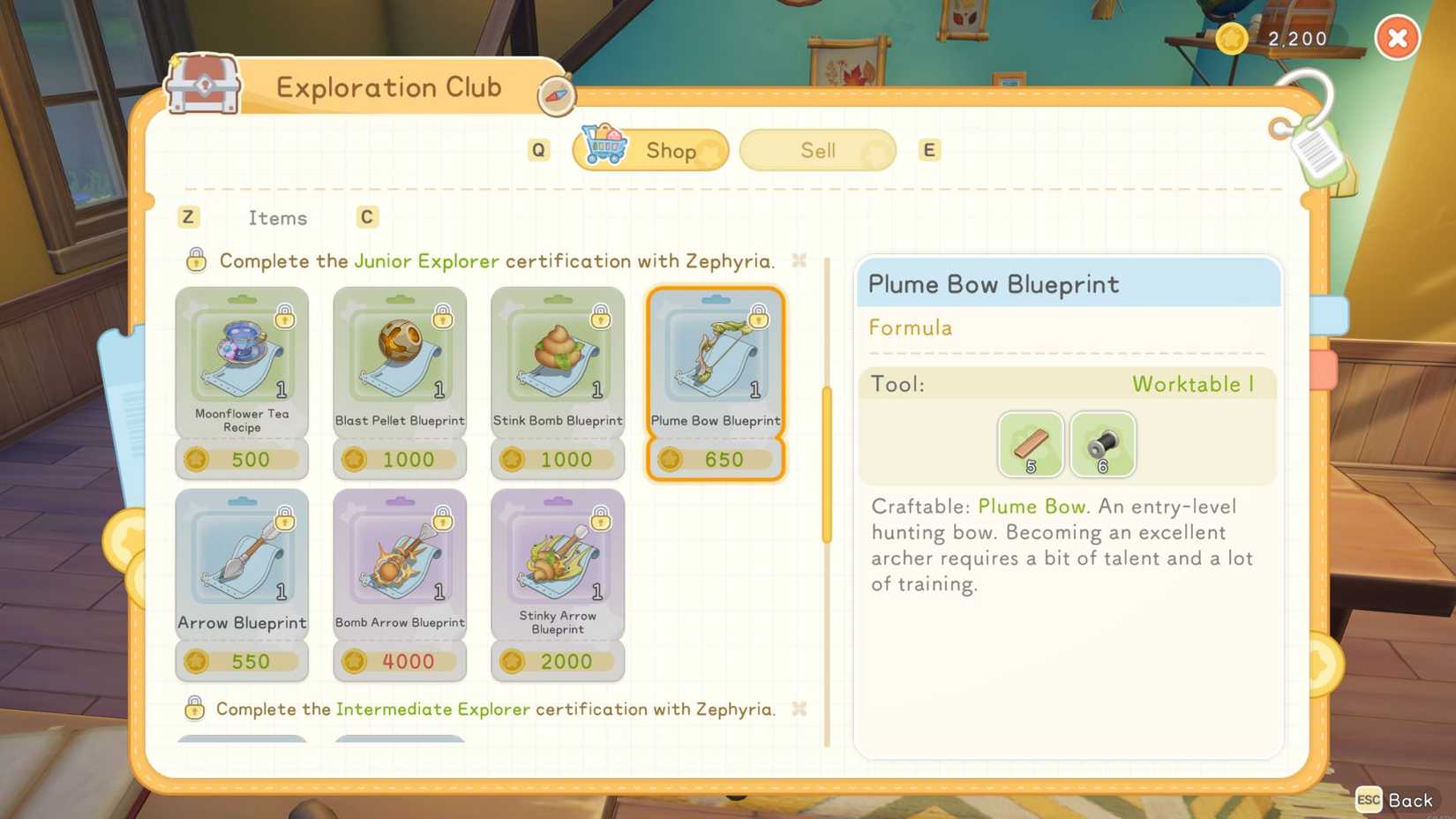Click the thread material icon in Formula
Viewport: 1456px width, 819px height.
point(1103,444)
